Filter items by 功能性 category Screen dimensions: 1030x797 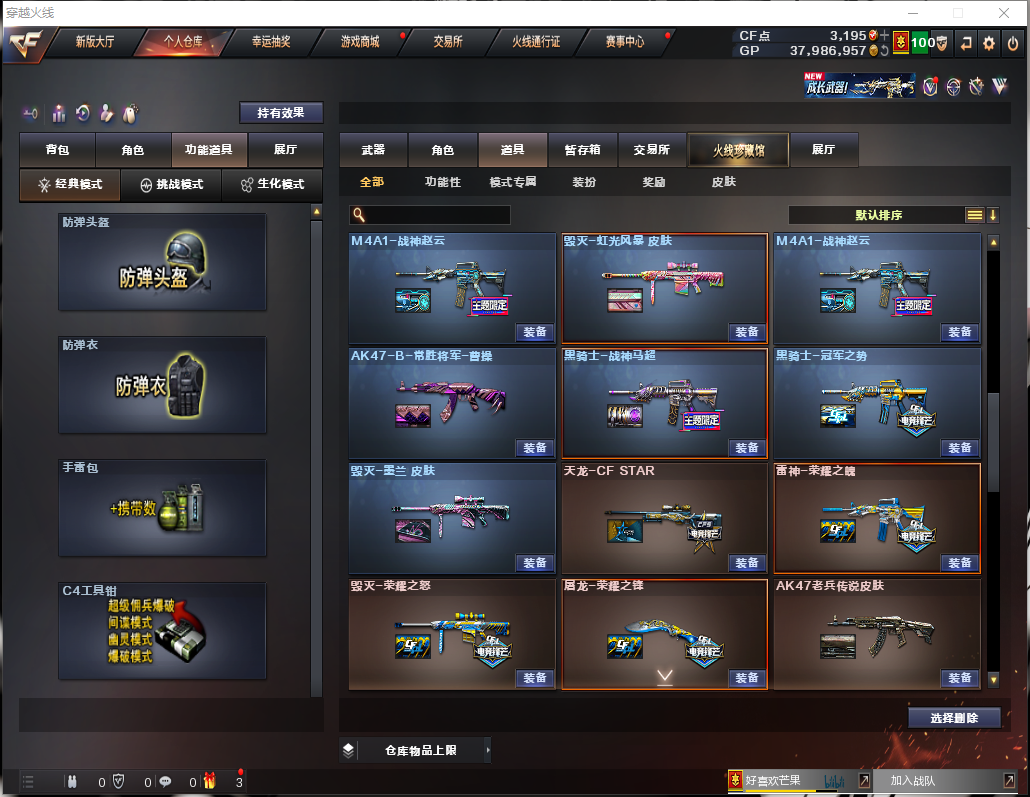(x=442, y=182)
